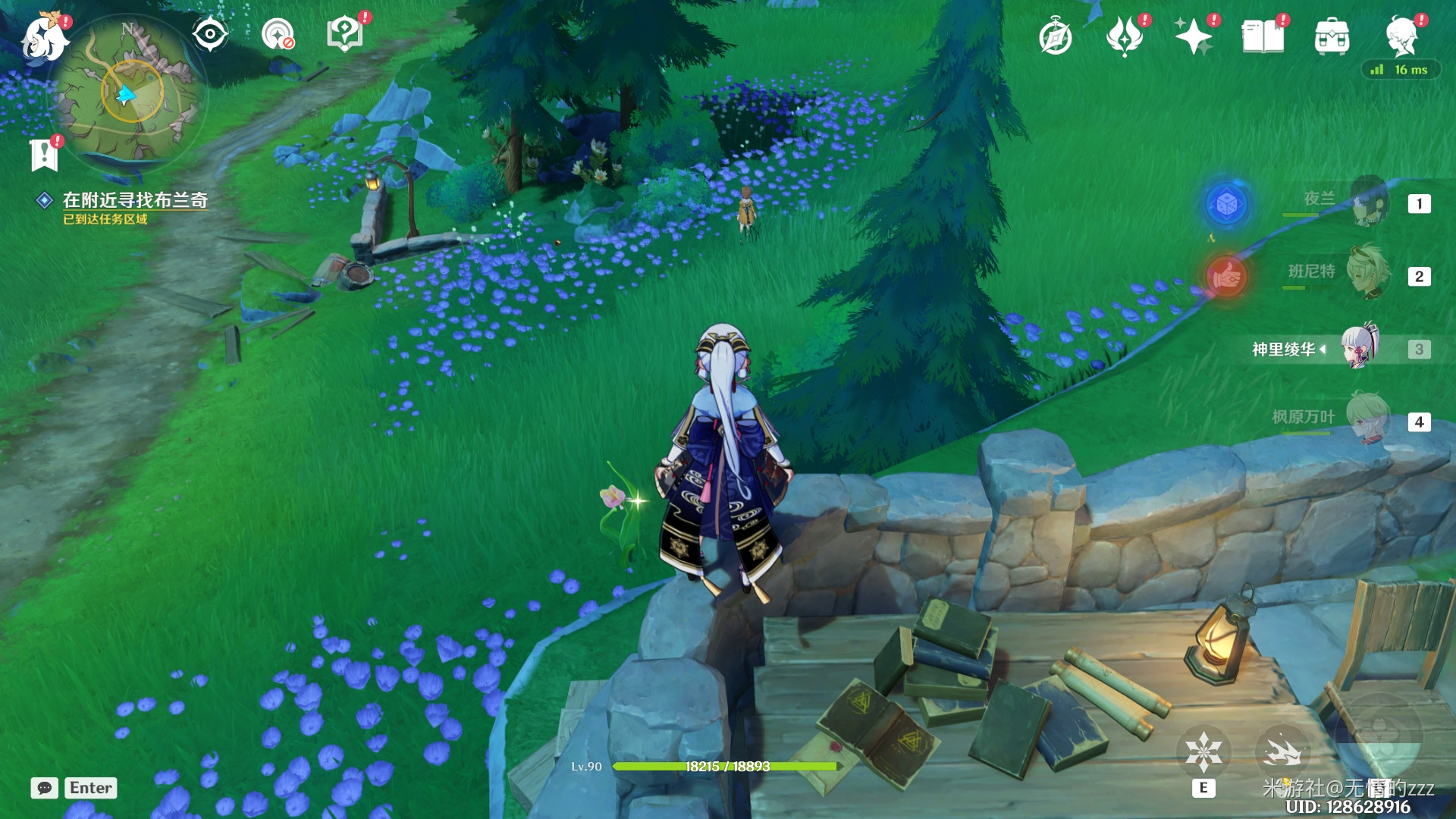Image resolution: width=1456 pixels, height=819 pixels.
Task: Open the character profile head icon
Action: pyautogui.click(x=1401, y=37)
